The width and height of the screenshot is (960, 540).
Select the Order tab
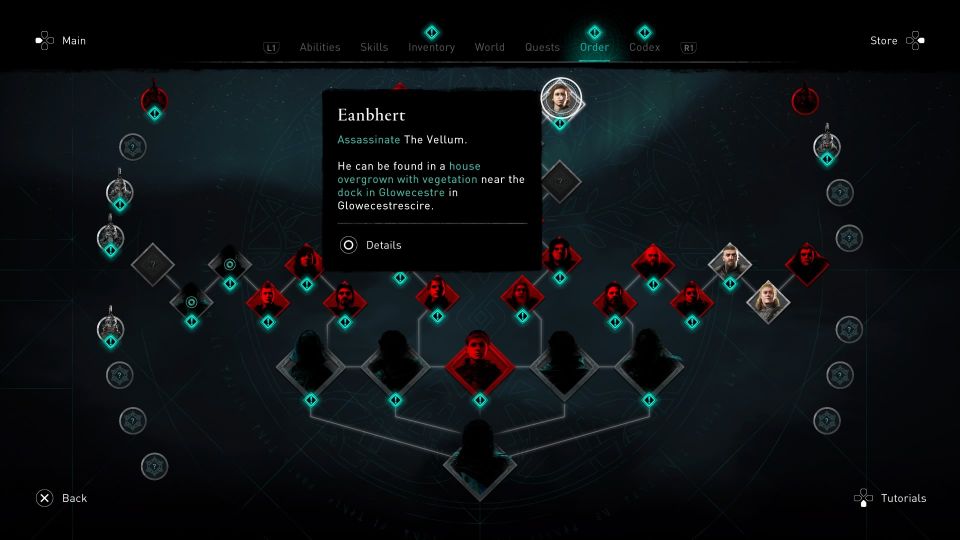[x=594, y=47]
